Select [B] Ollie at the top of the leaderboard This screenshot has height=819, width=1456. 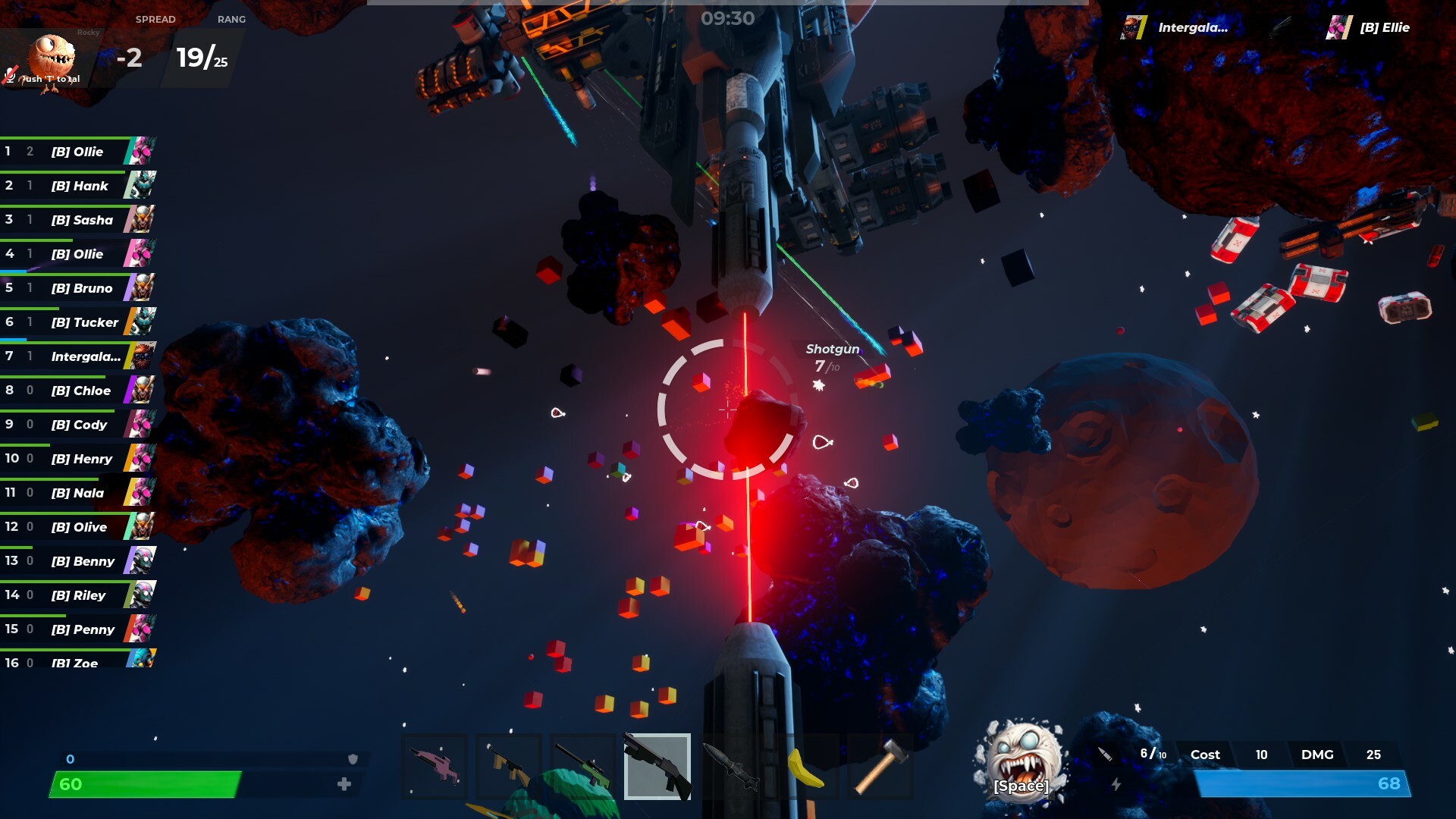pyautogui.click(x=78, y=152)
